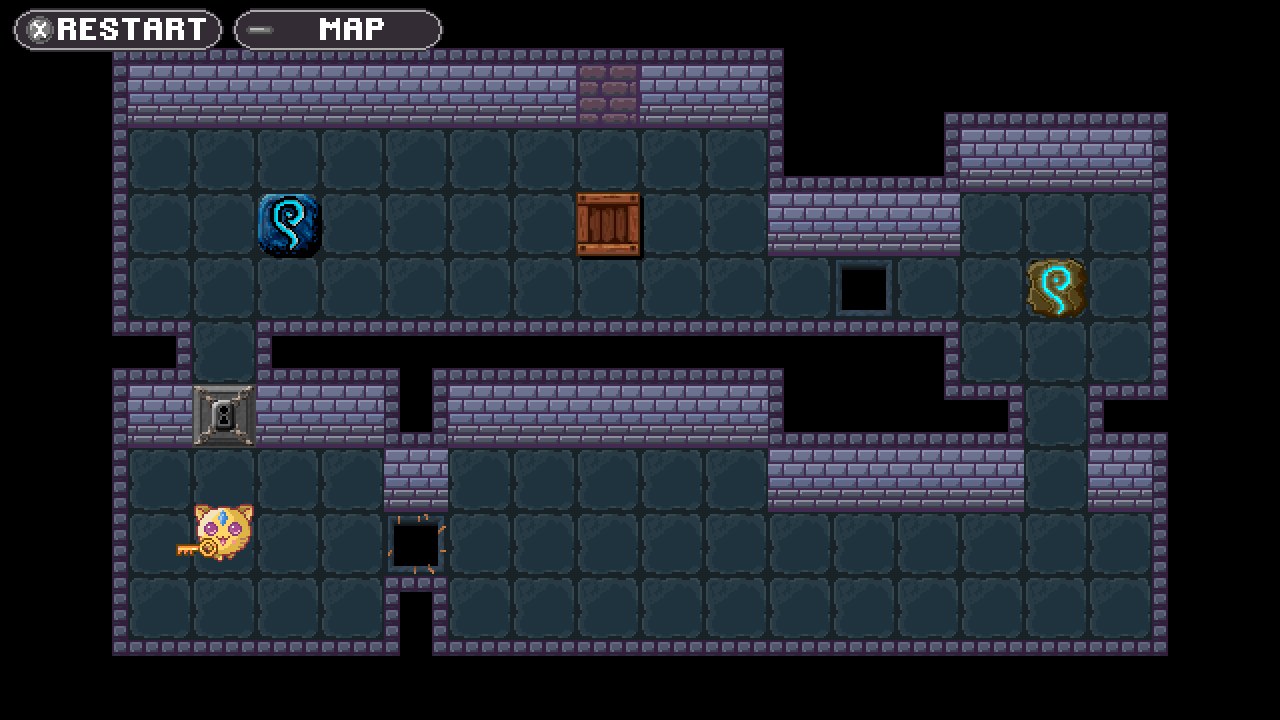The height and width of the screenshot is (720, 1280).
Task: Click the isolated tile in the left wall opening
Action: (x=224, y=352)
